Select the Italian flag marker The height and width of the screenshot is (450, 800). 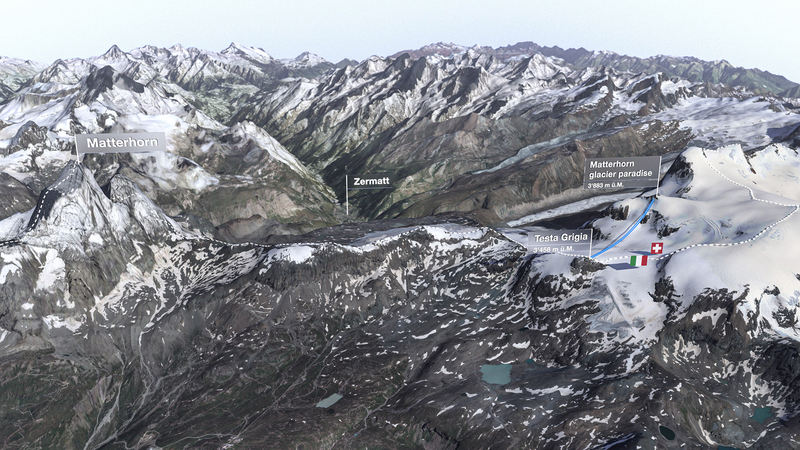pyautogui.click(x=638, y=260)
